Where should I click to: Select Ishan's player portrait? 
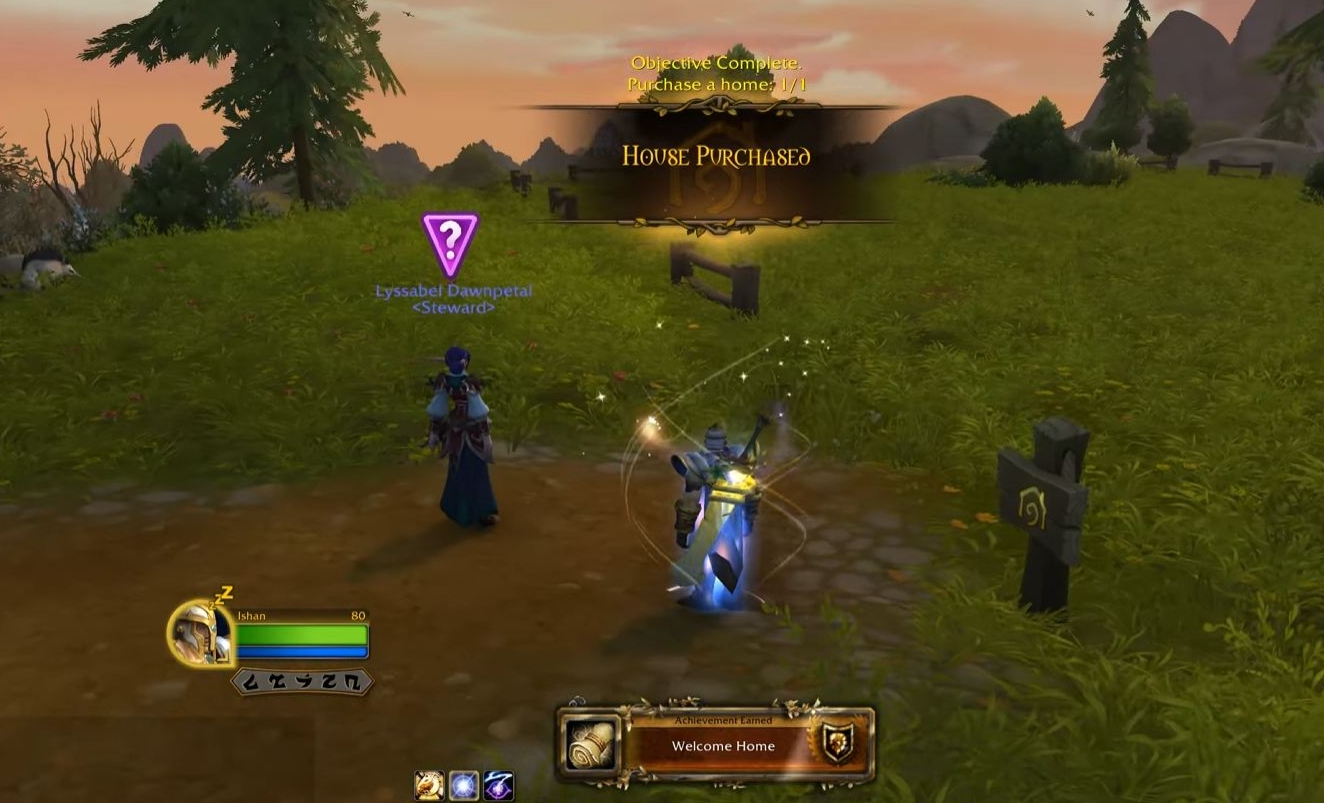point(200,632)
